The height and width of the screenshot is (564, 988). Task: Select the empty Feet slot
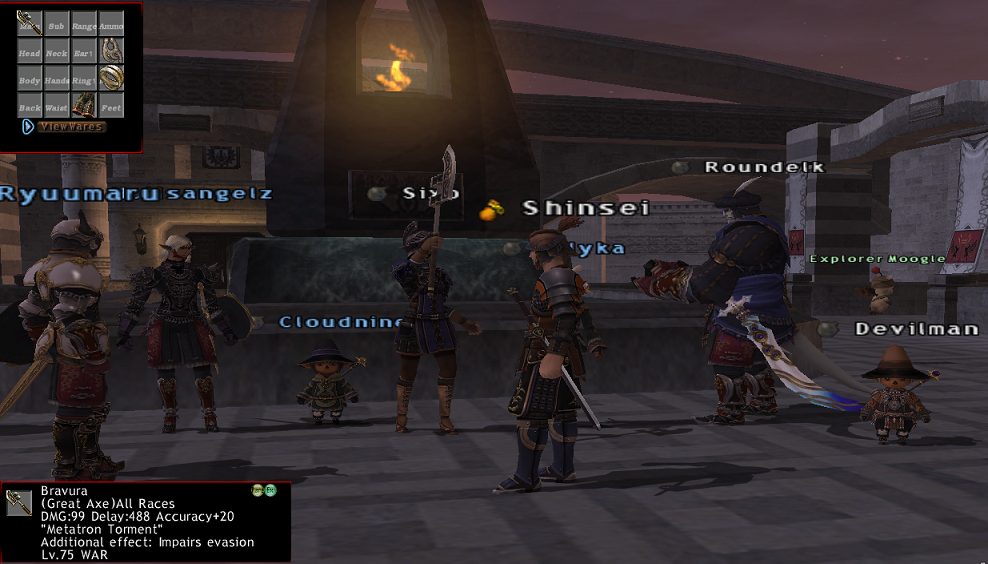[111, 104]
